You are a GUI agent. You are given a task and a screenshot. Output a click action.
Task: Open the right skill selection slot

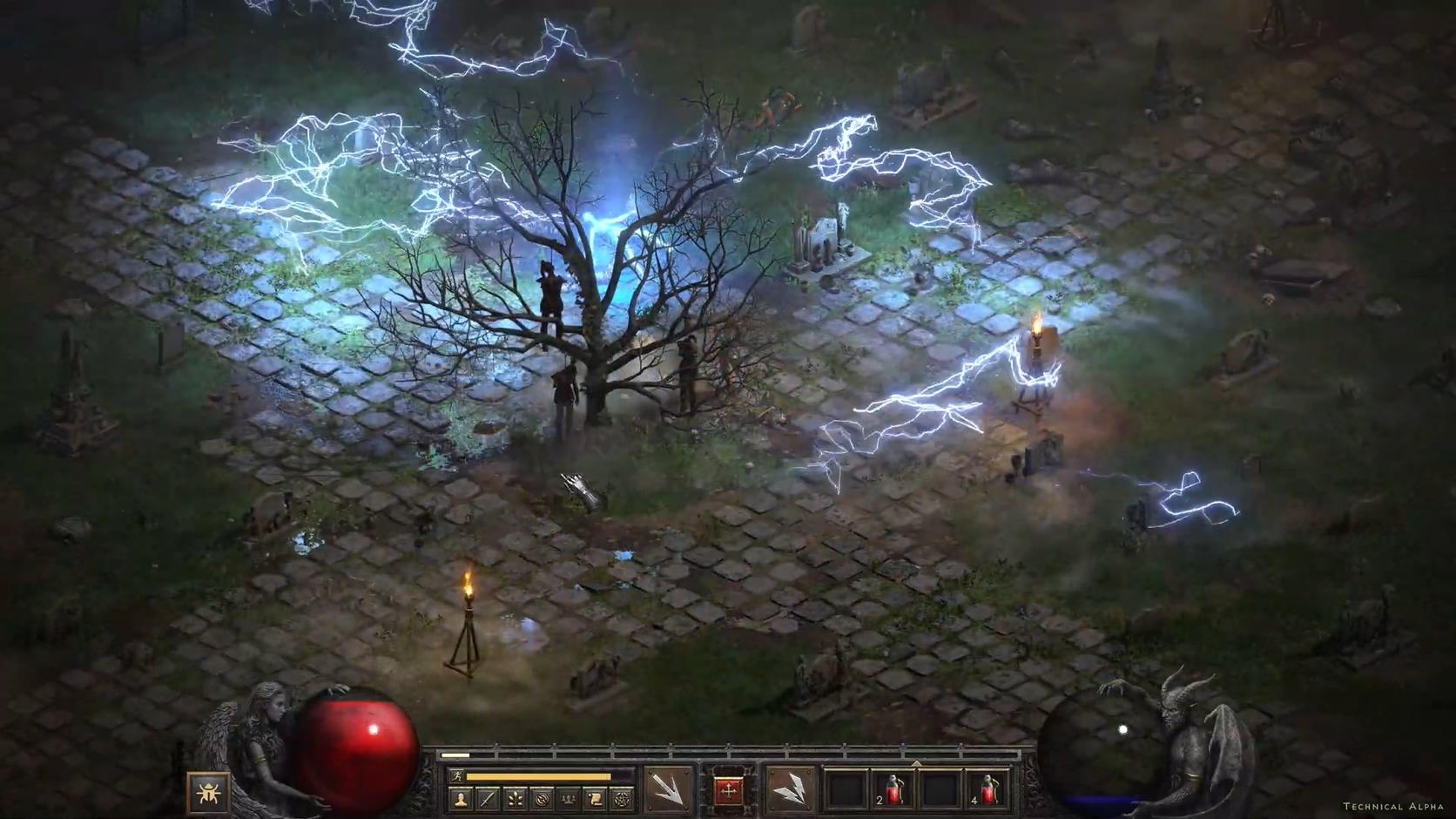788,789
